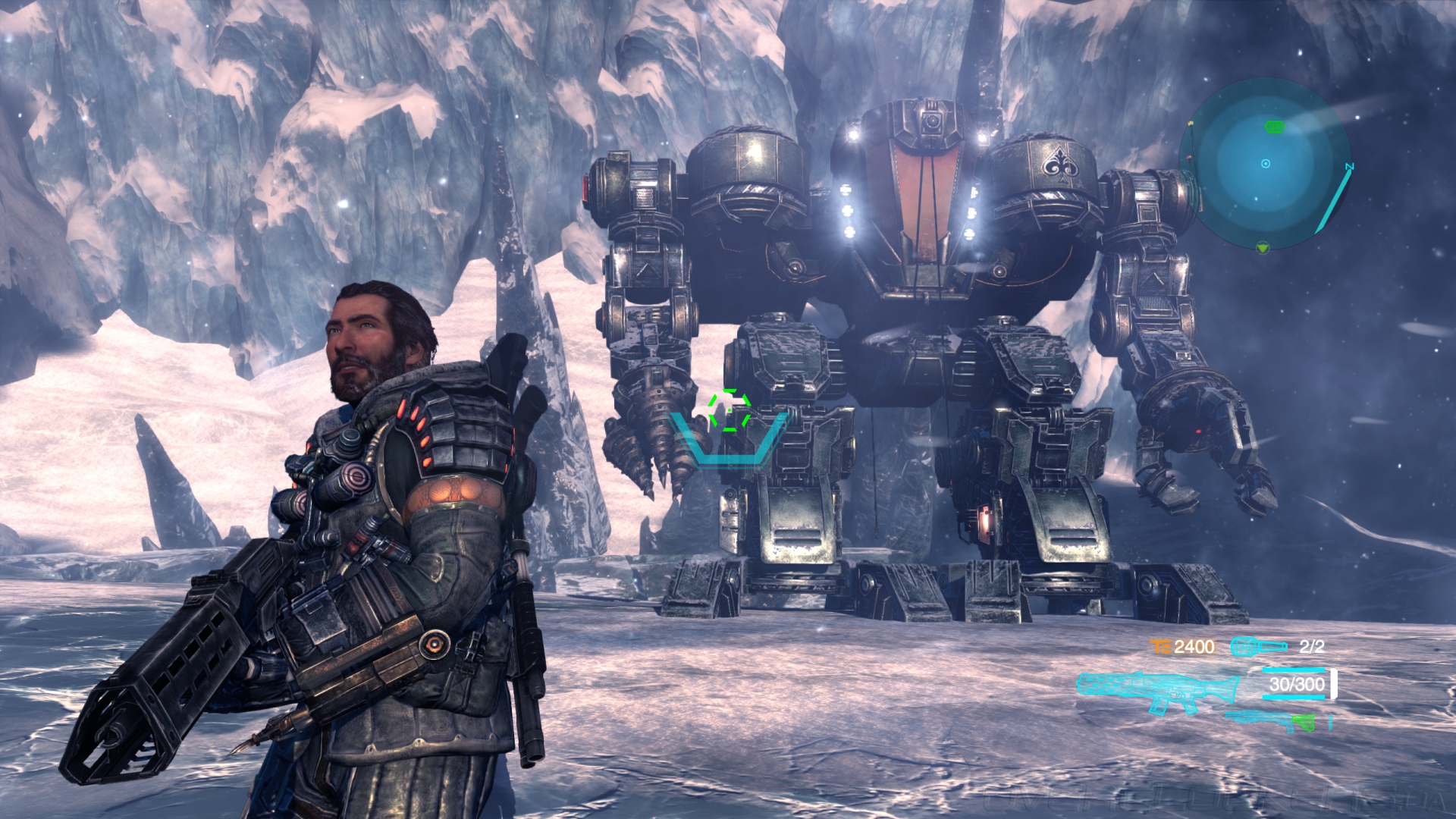Select the equipped assault rifle icon
The image size is (1456, 819).
1156,689
